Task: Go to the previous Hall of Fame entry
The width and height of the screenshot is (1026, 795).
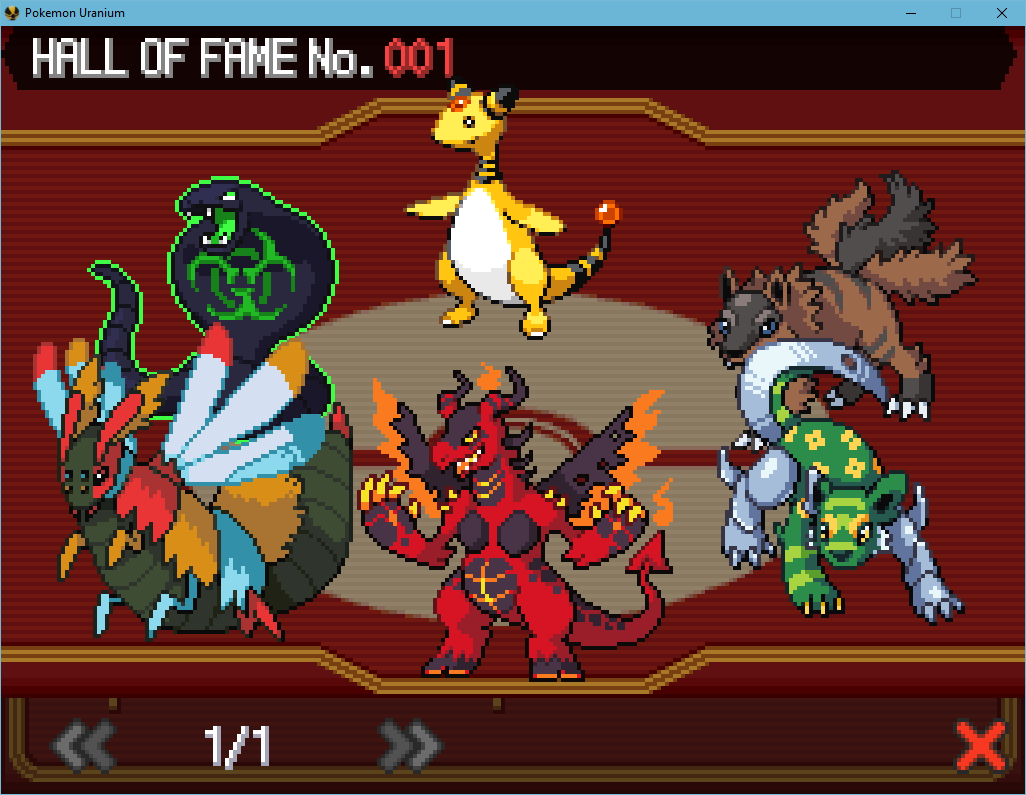Action: tap(83, 745)
